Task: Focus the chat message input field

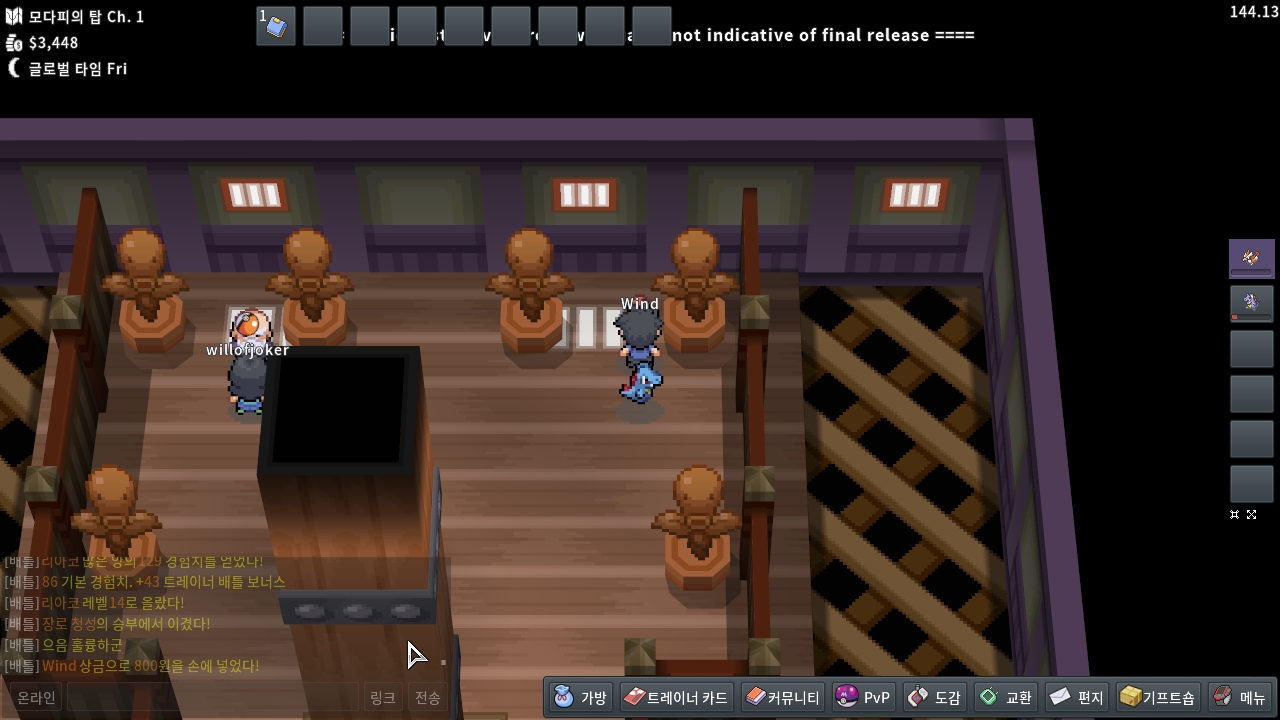Action: click(x=212, y=697)
